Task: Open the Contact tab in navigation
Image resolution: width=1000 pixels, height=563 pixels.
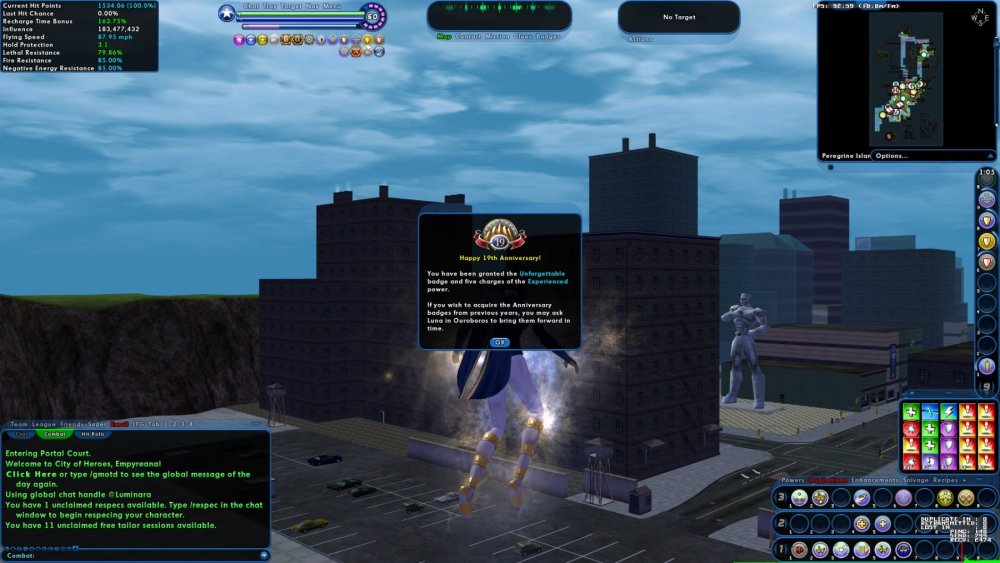Action: [x=468, y=36]
